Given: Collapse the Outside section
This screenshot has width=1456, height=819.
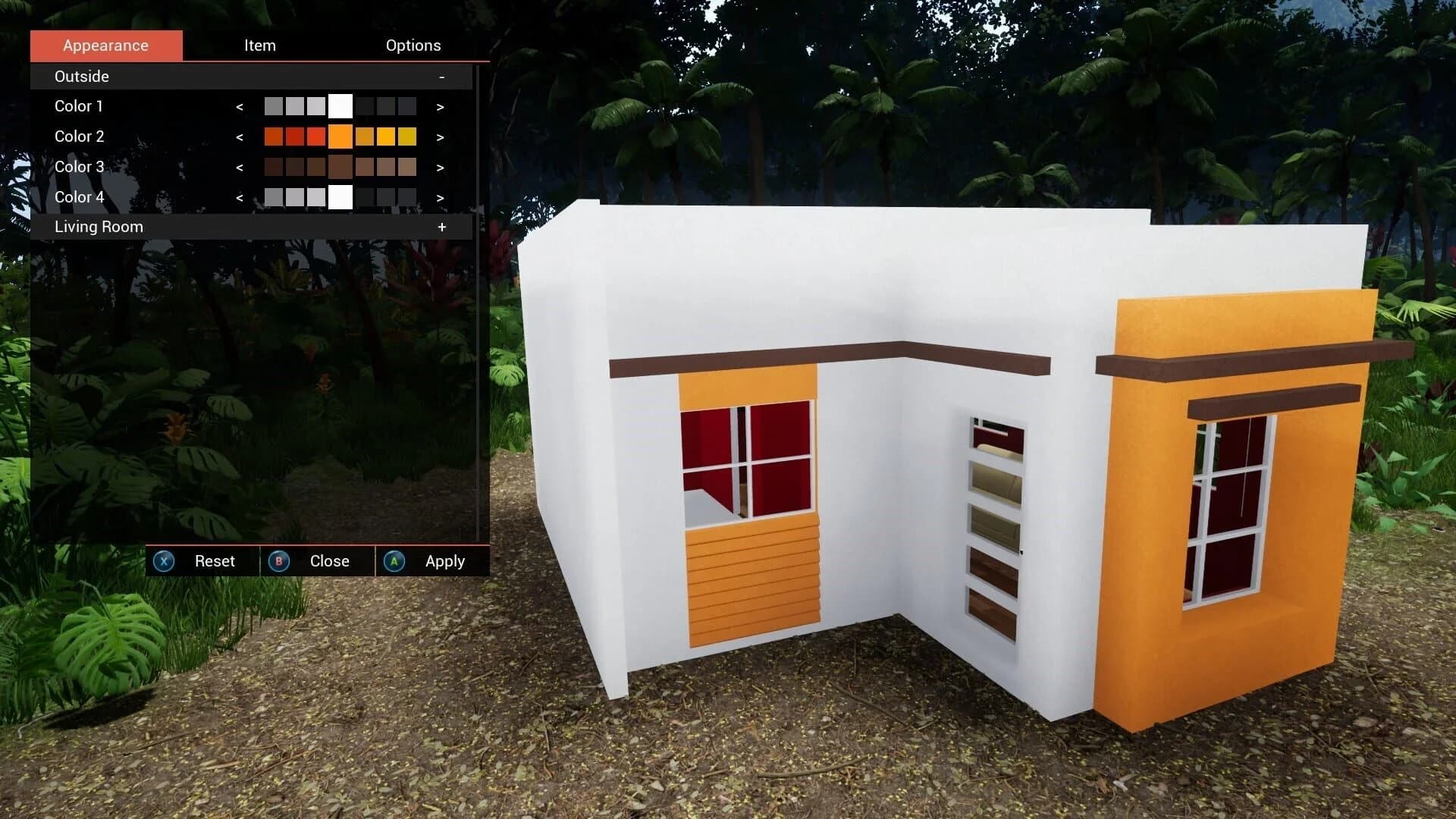Looking at the screenshot, I should tap(442, 76).
